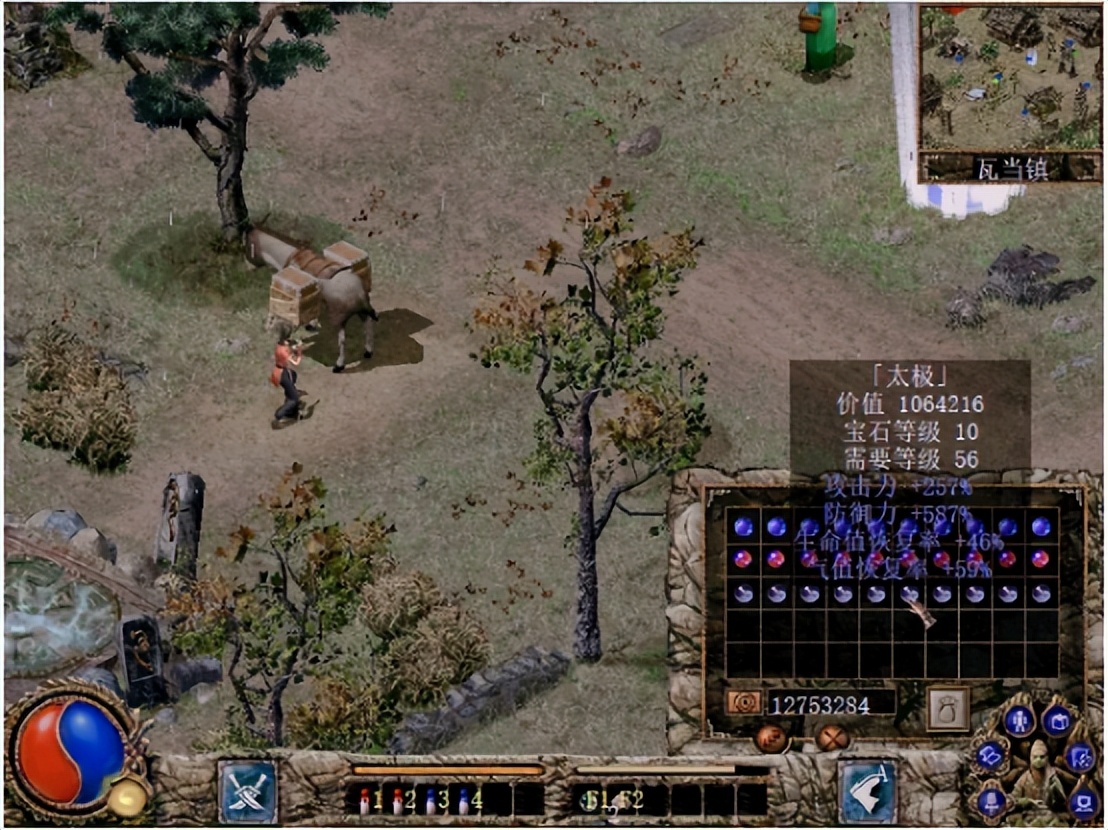Screen dimensions: 1108x830
Task: Use the red potion in hotbar slot 2
Action: tap(399, 800)
